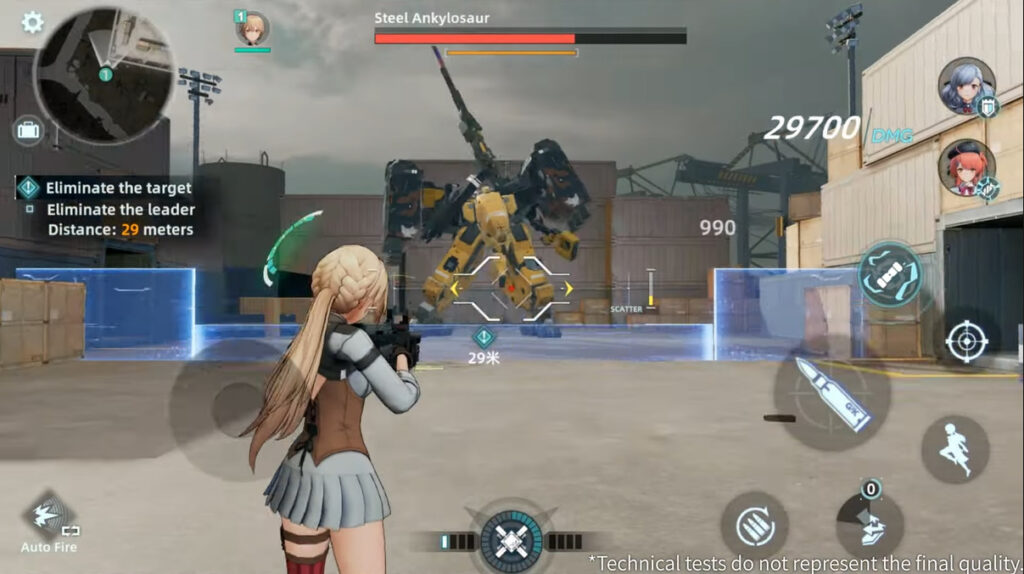Use the item button showing 0

pyautogui.click(x=869, y=523)
